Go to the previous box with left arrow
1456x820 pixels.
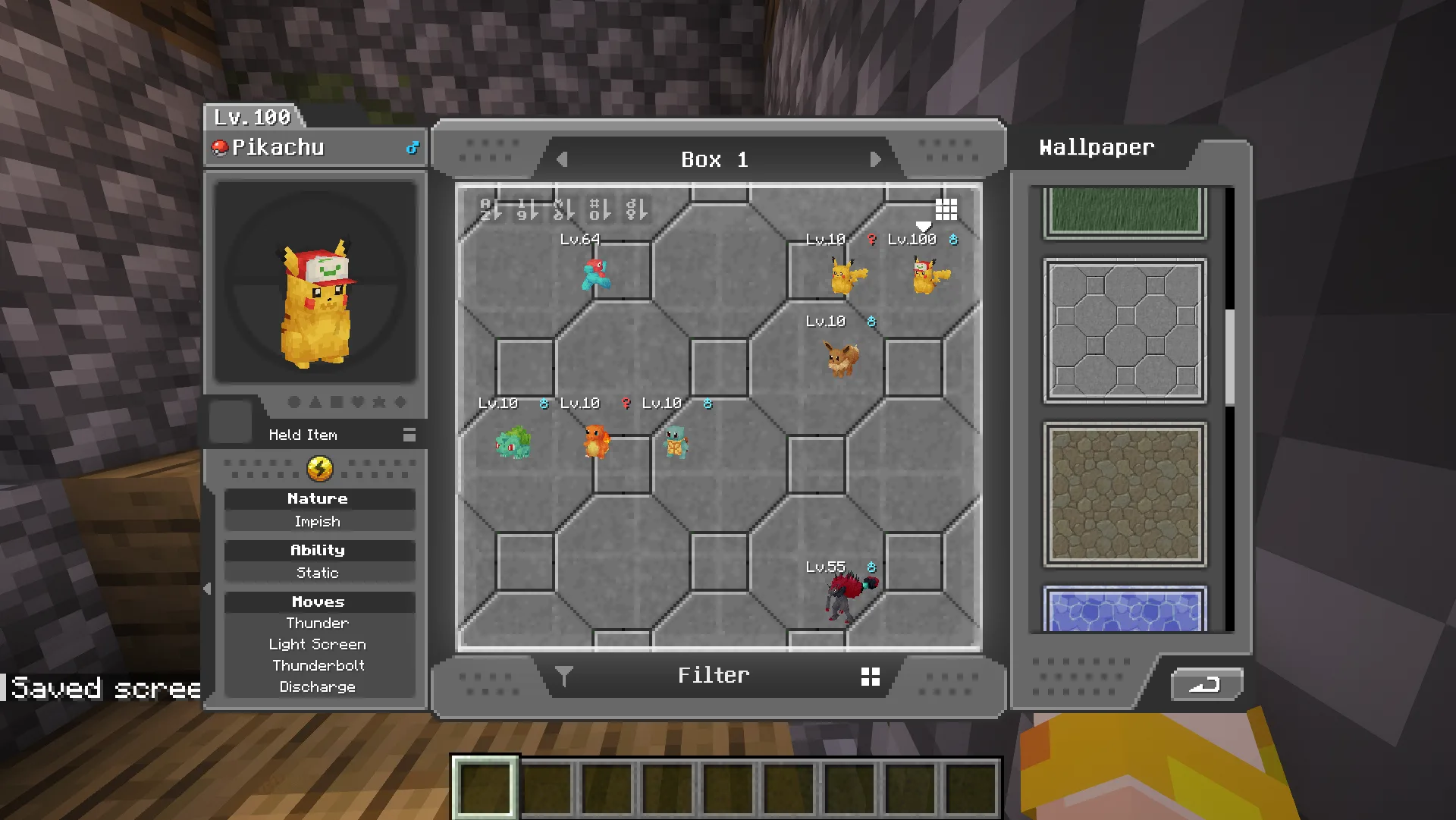(562, 160)
